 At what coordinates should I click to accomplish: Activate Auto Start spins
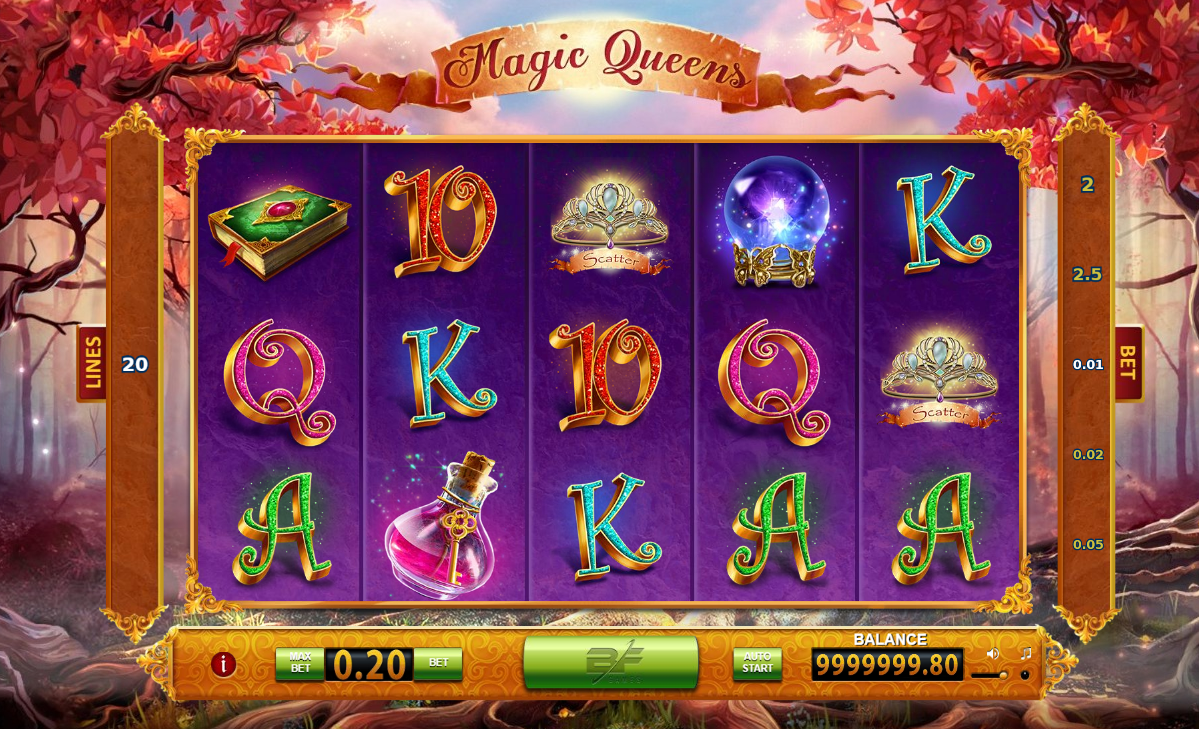point(757,664)
